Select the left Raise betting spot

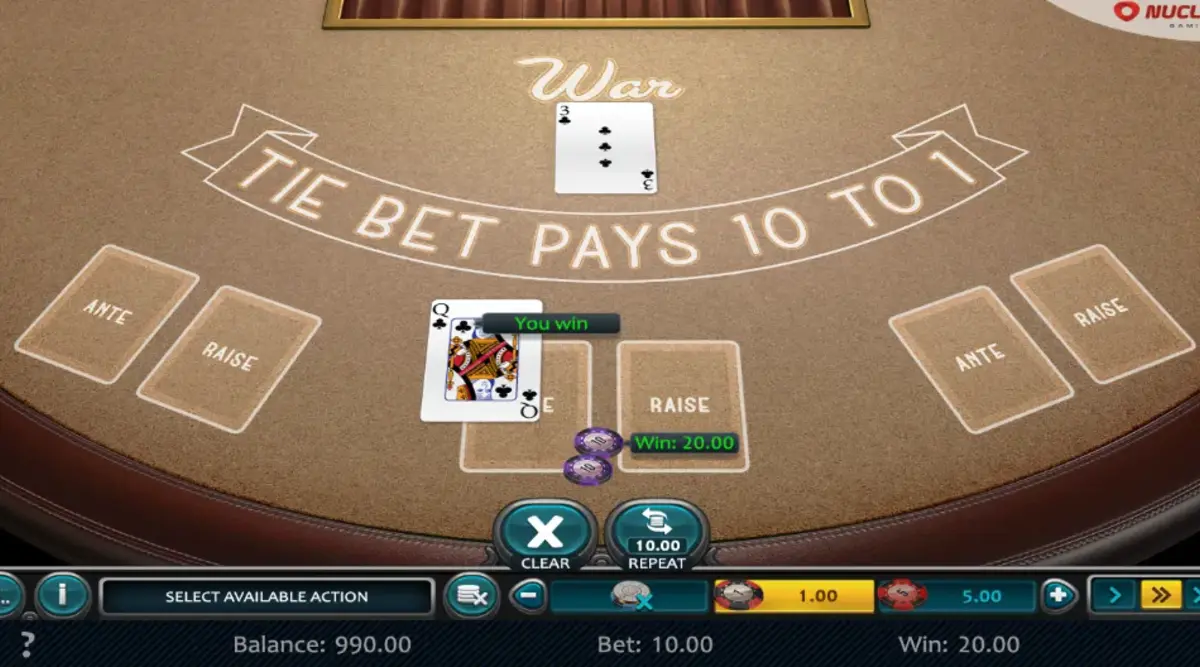click(x=229, y=359)
